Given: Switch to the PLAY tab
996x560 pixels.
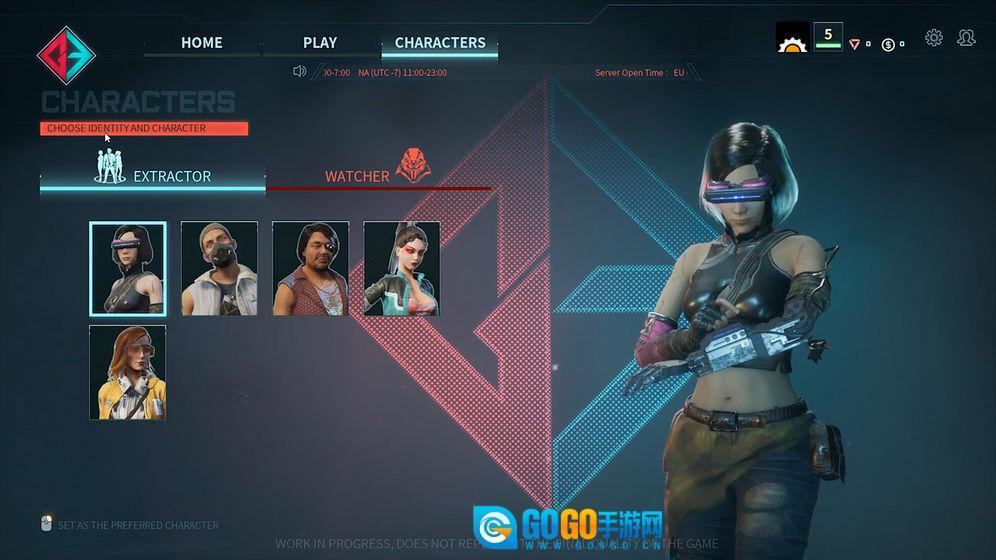Looking at the screenshot, I should click(x=320, y=42).
